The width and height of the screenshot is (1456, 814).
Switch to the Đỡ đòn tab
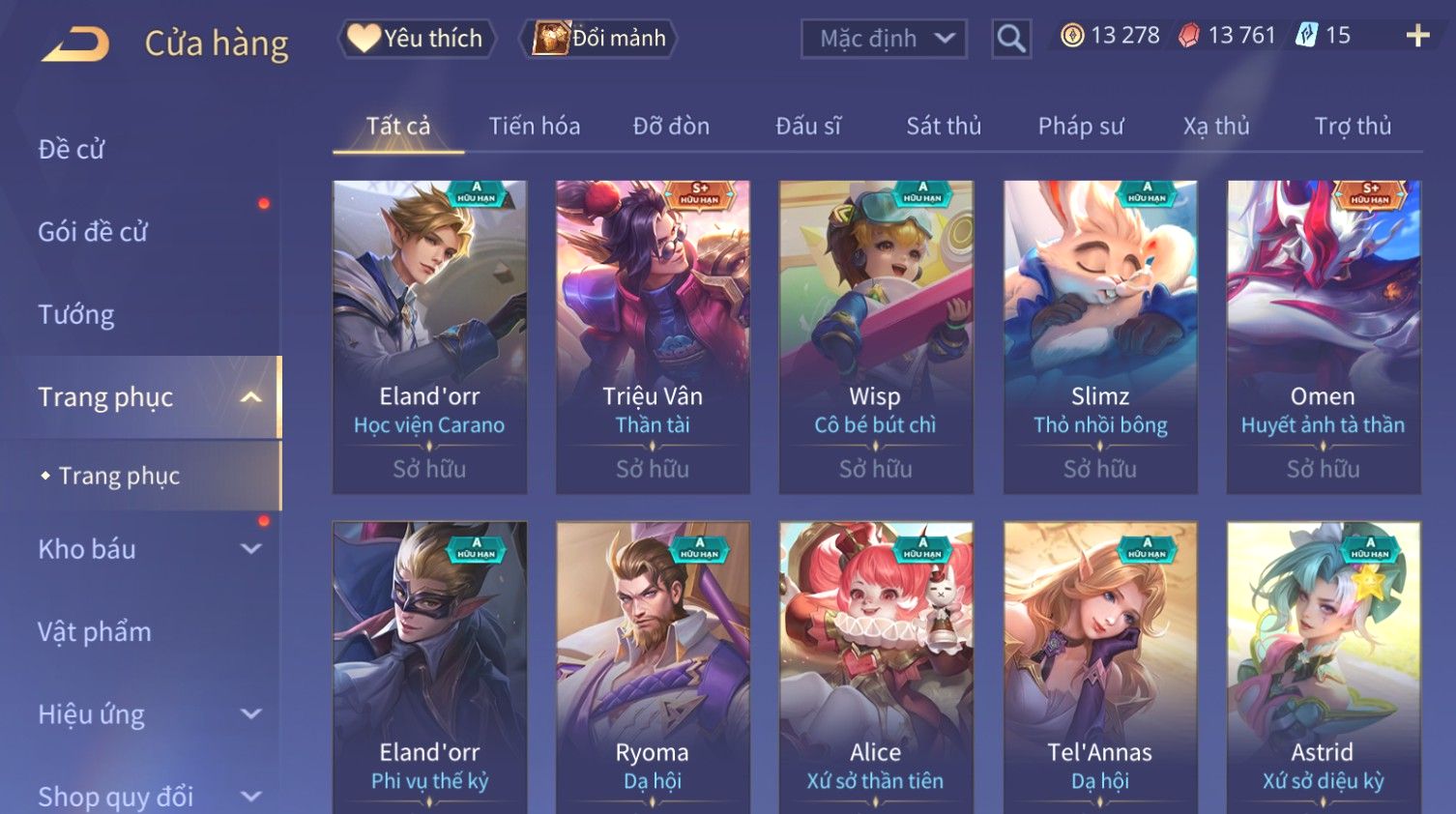coord(671,127)
